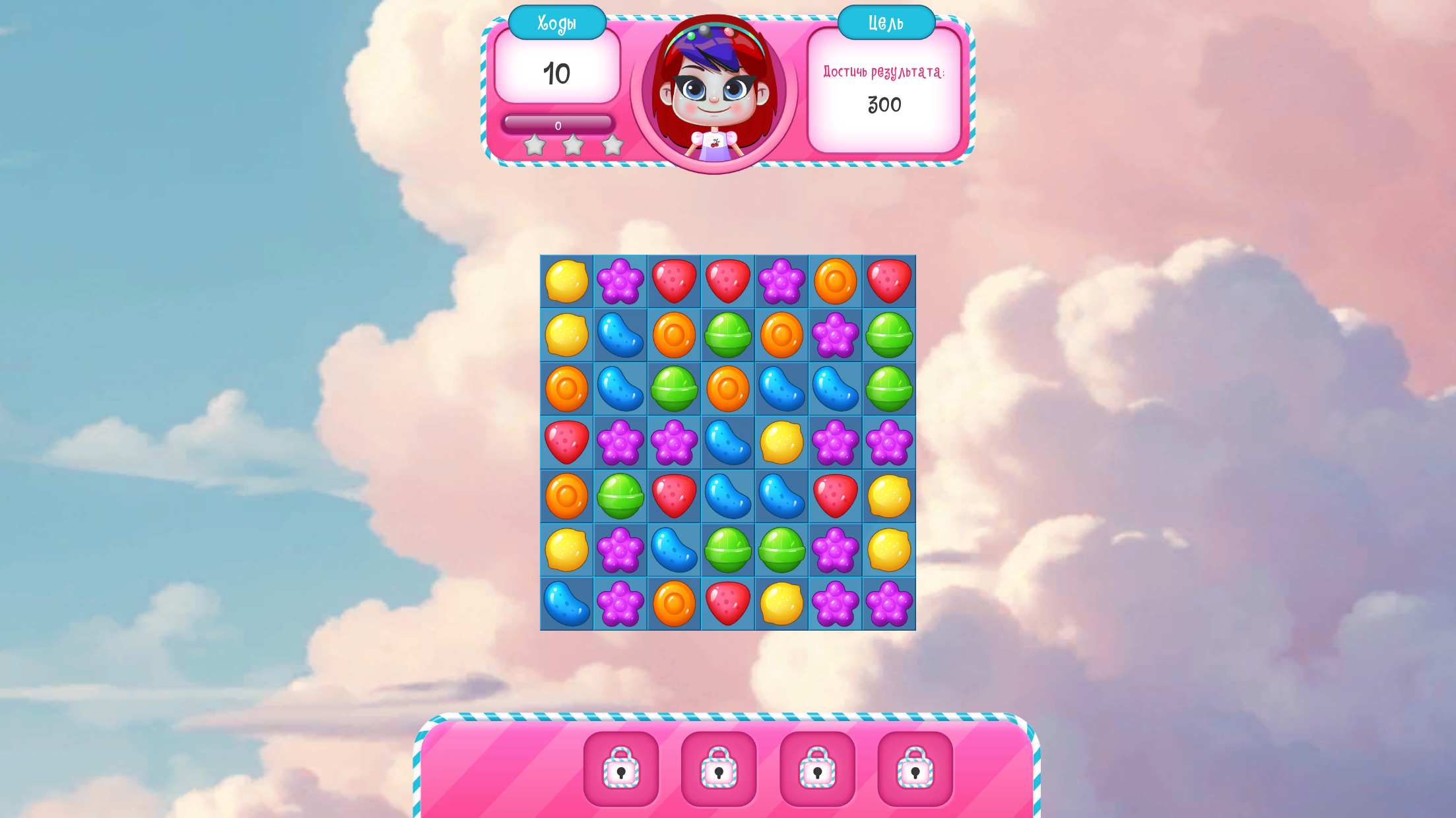Click the Цель panel header
Image resolution: width=1456 pixels, height=818 pixels.
tap(885, 22)
